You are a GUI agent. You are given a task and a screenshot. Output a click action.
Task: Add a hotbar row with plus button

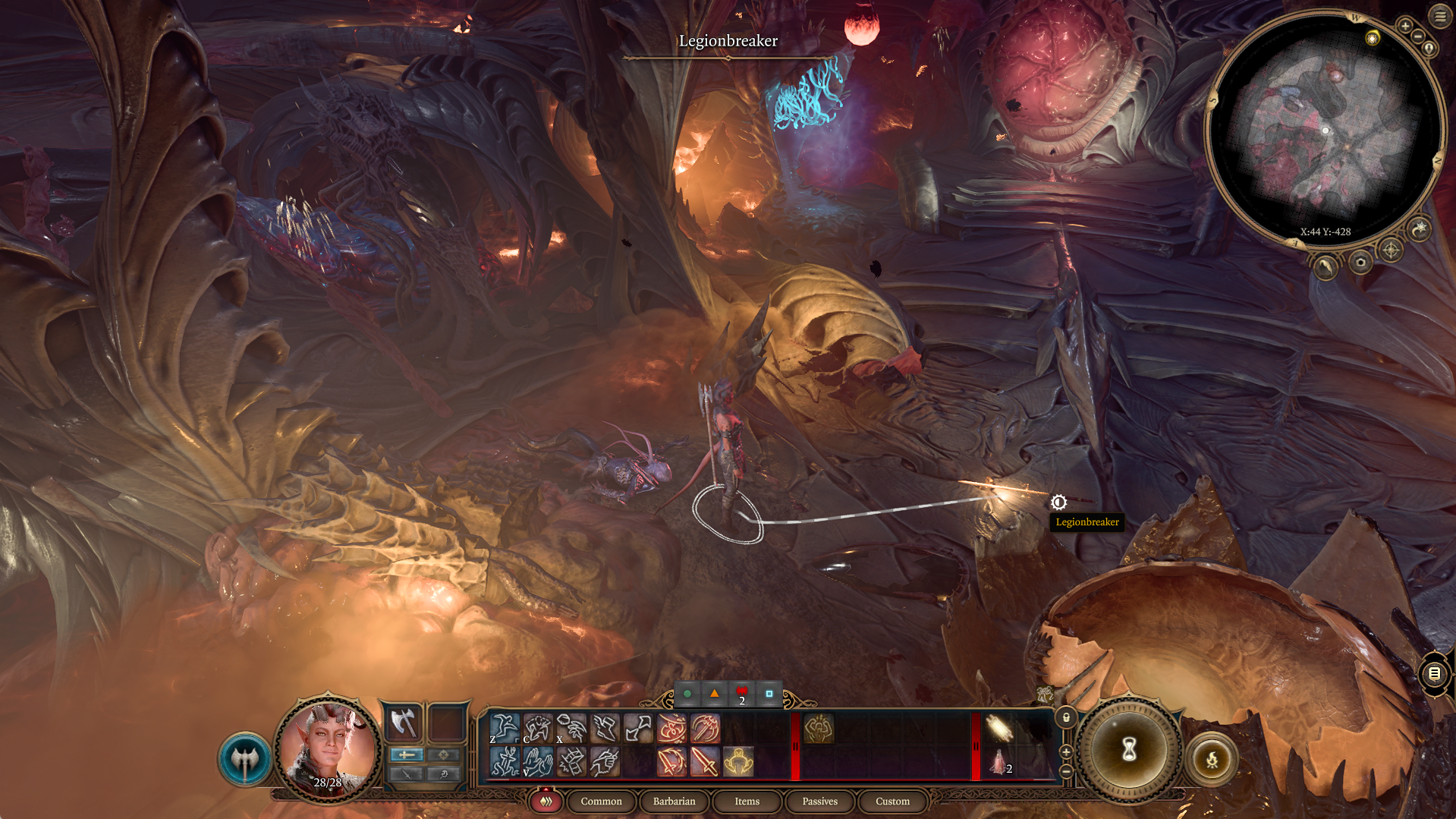click(1066, 751)
